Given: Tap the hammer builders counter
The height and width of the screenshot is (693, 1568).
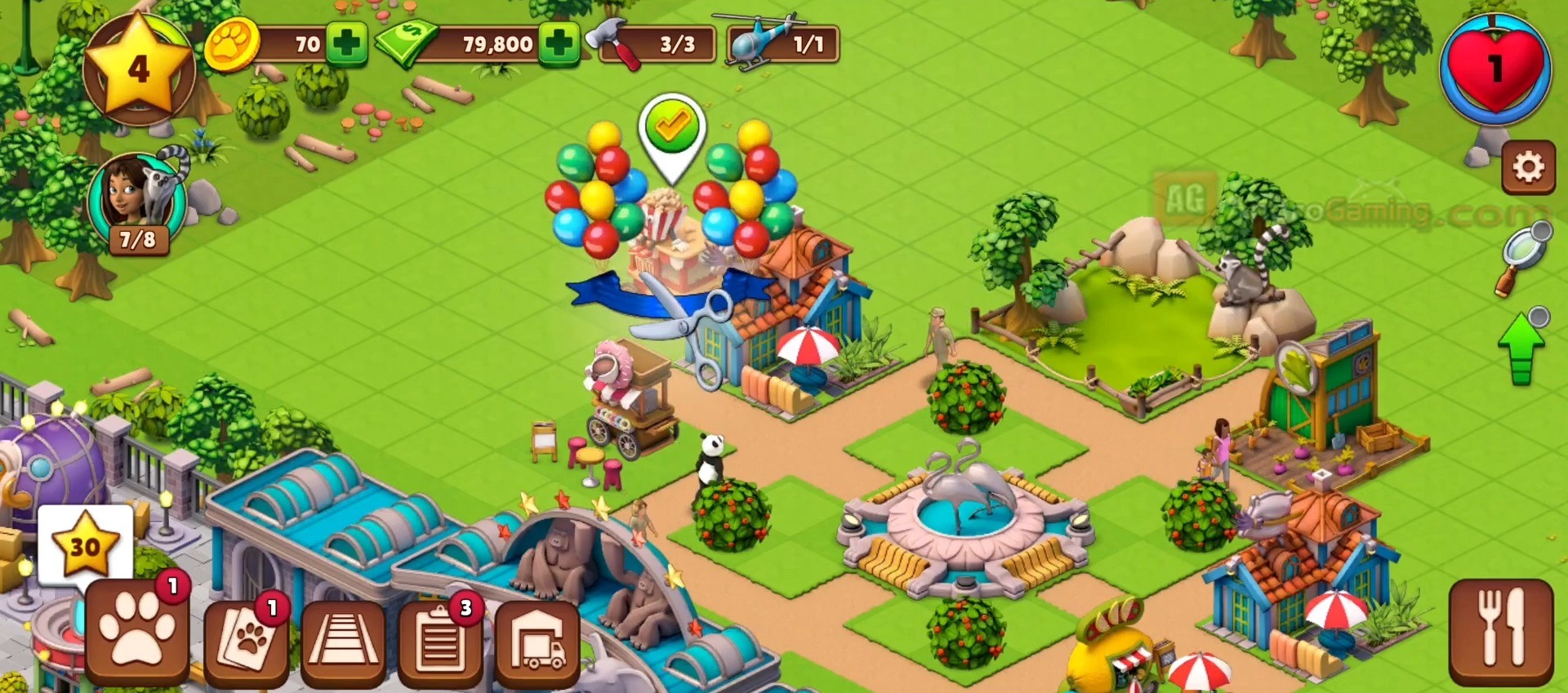Looking at the screenshot, I should 658,44.
